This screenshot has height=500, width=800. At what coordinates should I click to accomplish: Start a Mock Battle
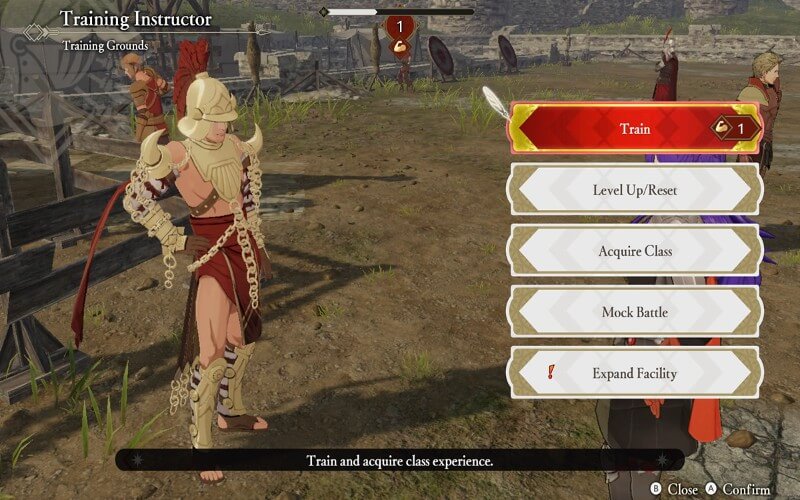[x=635, y=312]
